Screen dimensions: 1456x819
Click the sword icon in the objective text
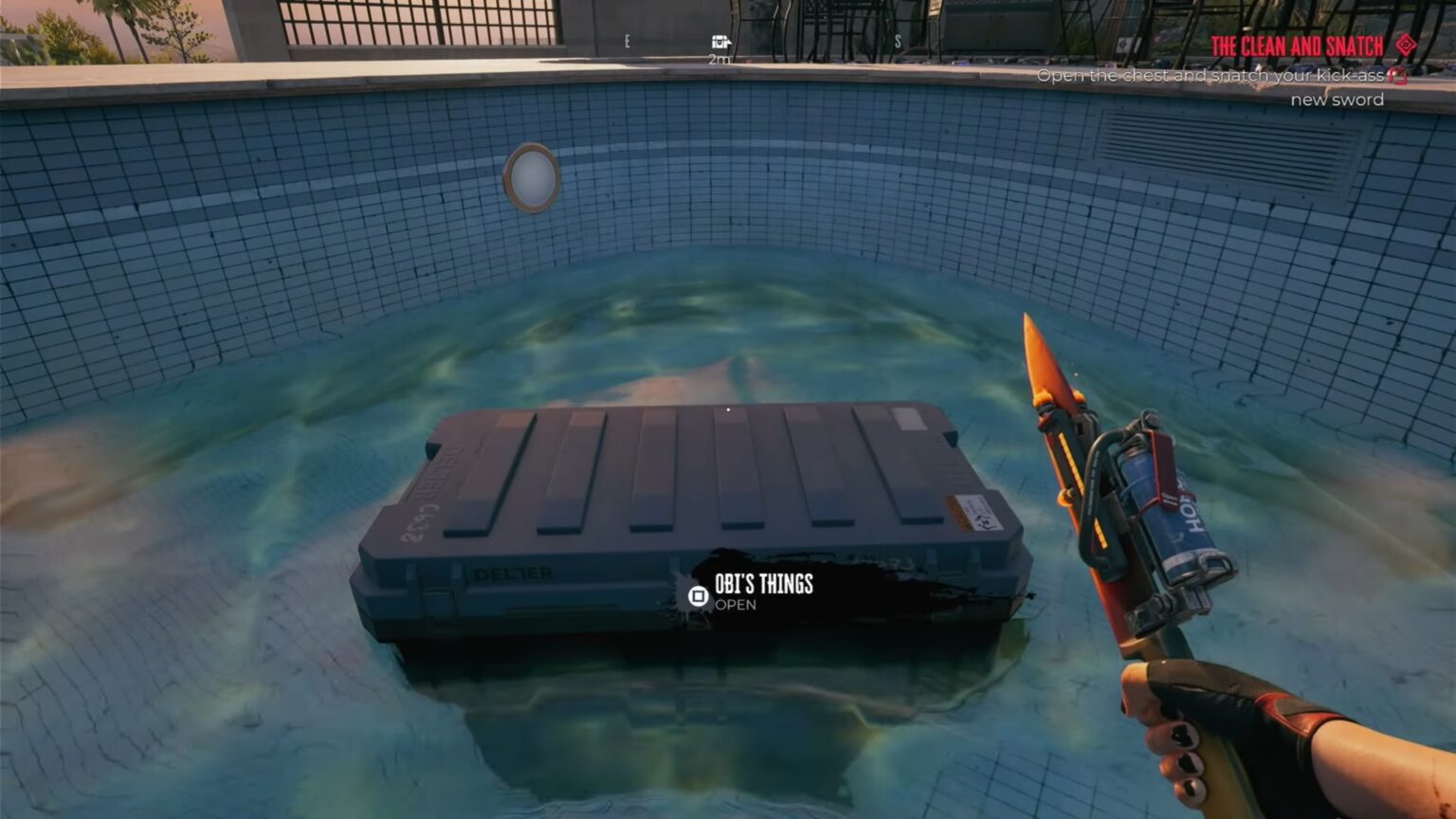pos(1396,76)
